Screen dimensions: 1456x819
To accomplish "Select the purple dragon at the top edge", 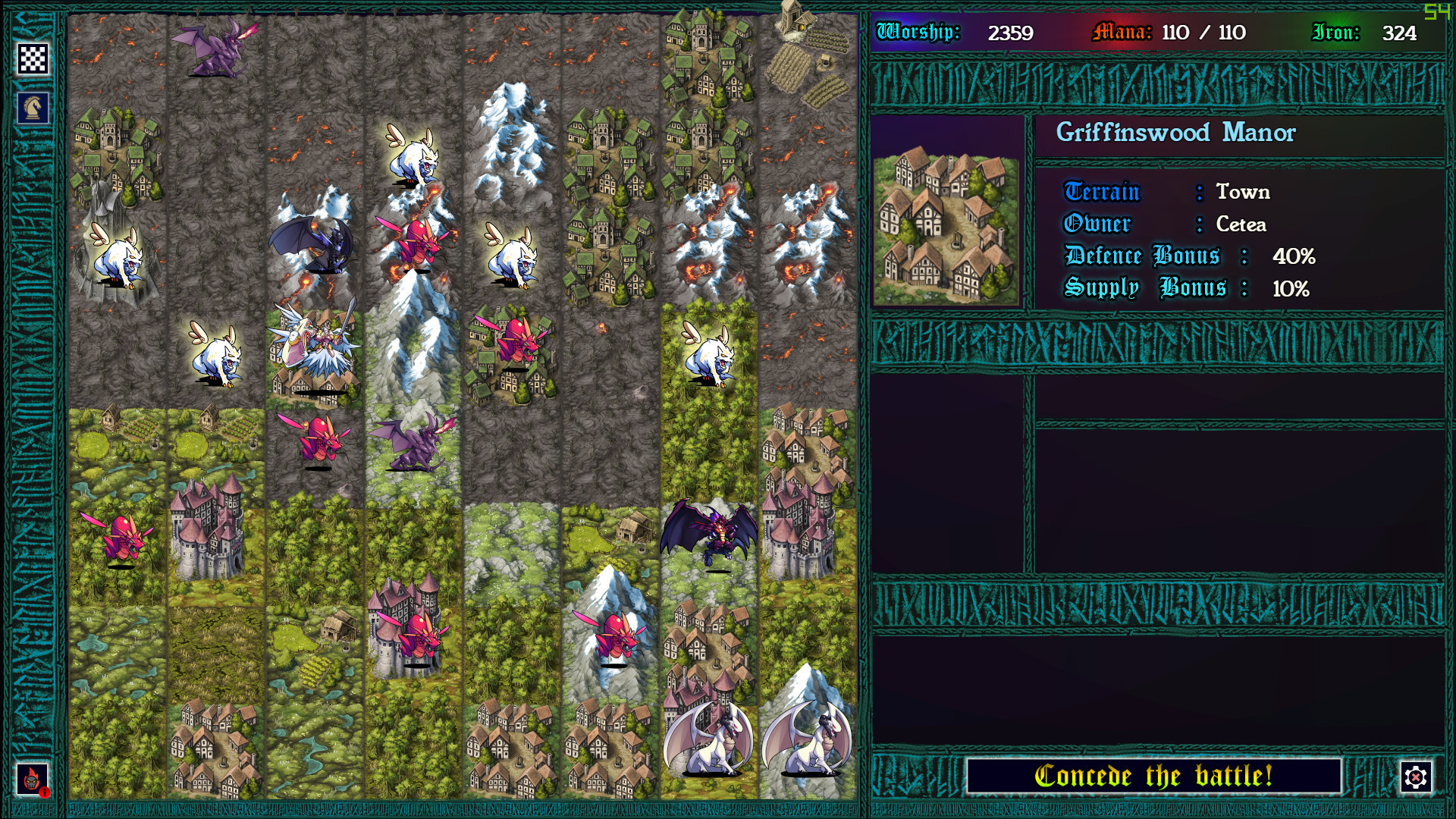I will click(x=212, y=47).
